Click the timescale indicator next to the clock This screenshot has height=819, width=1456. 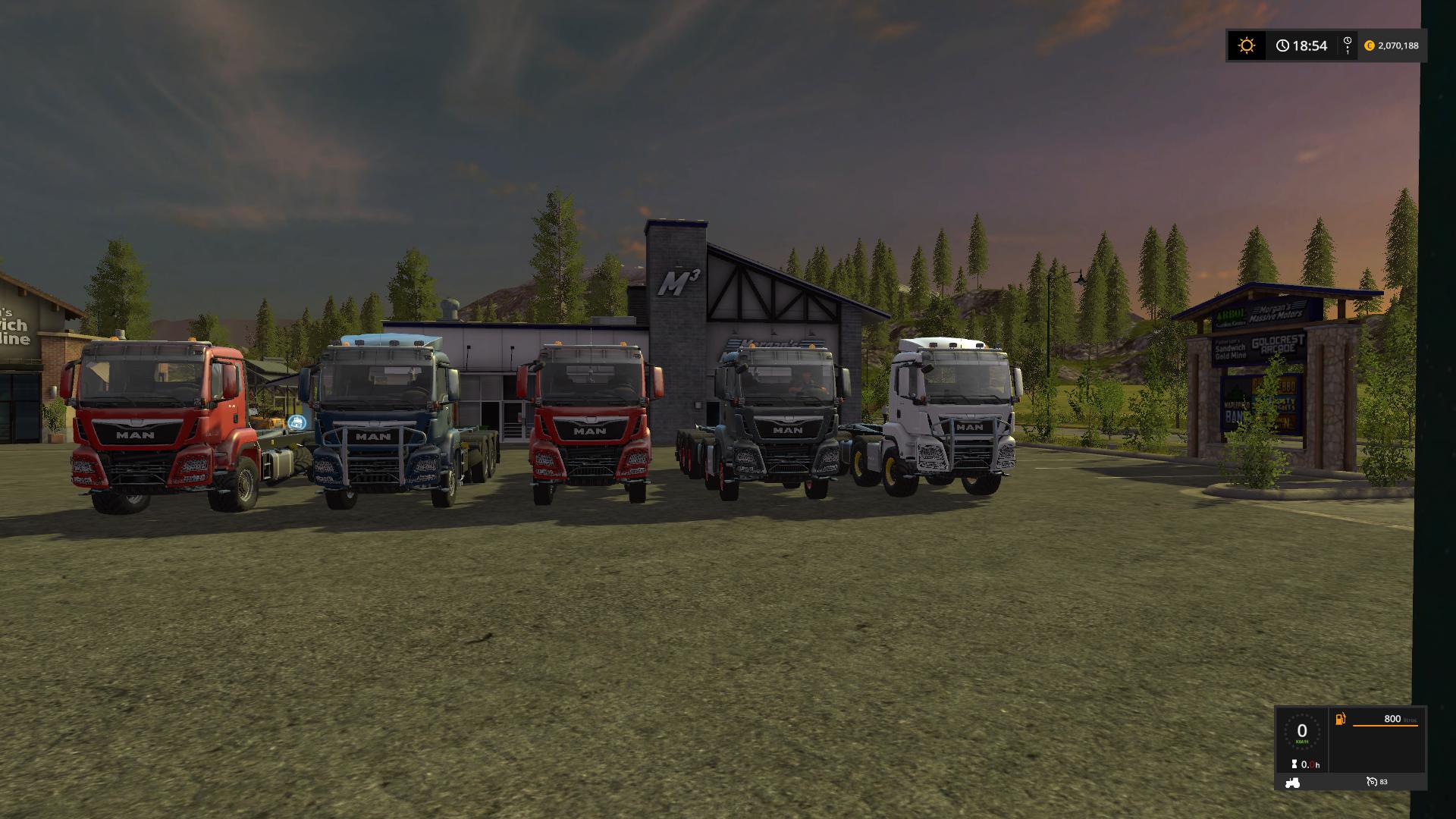click(x=1347, y=45)
